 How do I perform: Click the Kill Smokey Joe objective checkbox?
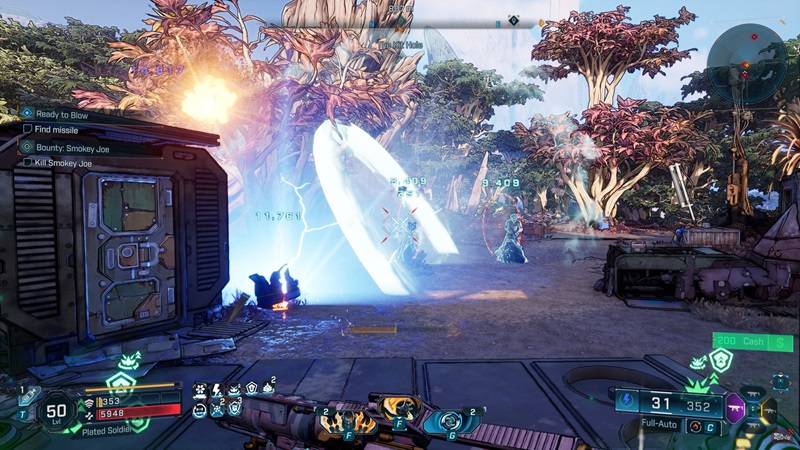coord(28,162)
